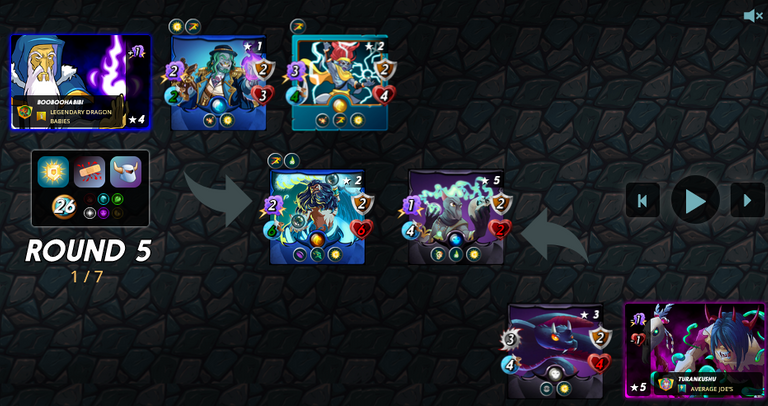Restart the battle from the beginning
768x406 pixels.
642,200
